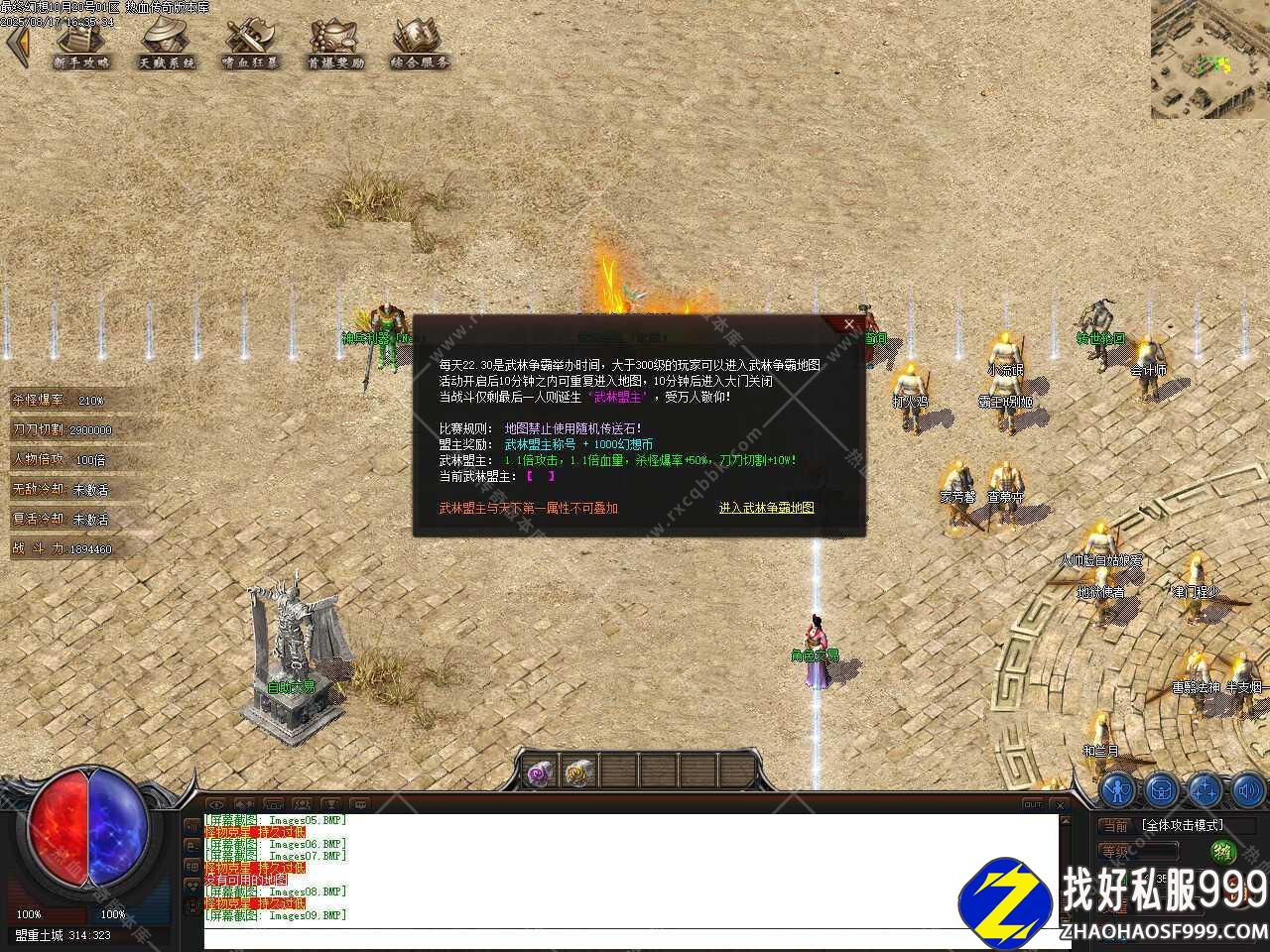Click the OUT button on the chat panel
Image resolution: width=1270 pixels, height=952 pixels.
coord(1033,804)
